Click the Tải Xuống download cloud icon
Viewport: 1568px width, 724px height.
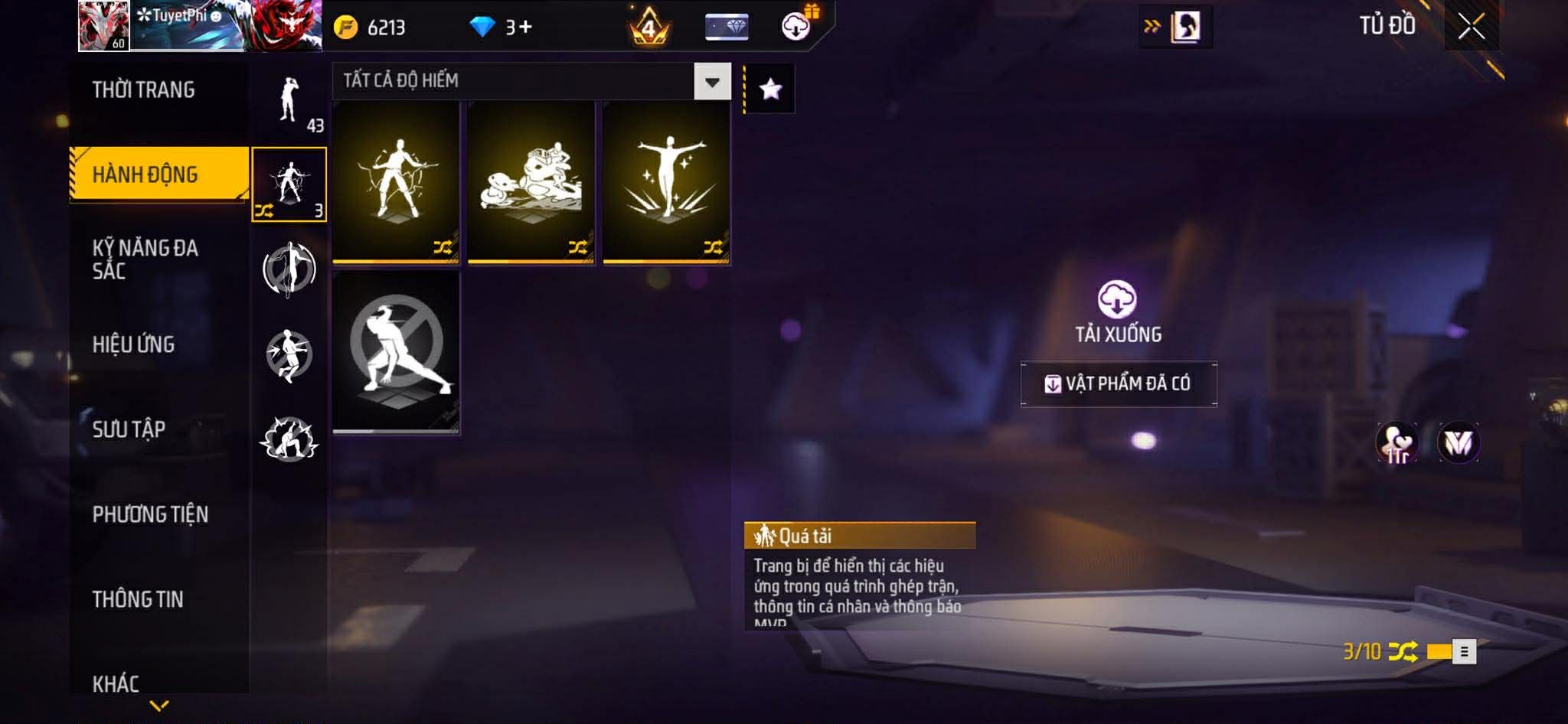pyautogui.click(x=1117, y=299)
